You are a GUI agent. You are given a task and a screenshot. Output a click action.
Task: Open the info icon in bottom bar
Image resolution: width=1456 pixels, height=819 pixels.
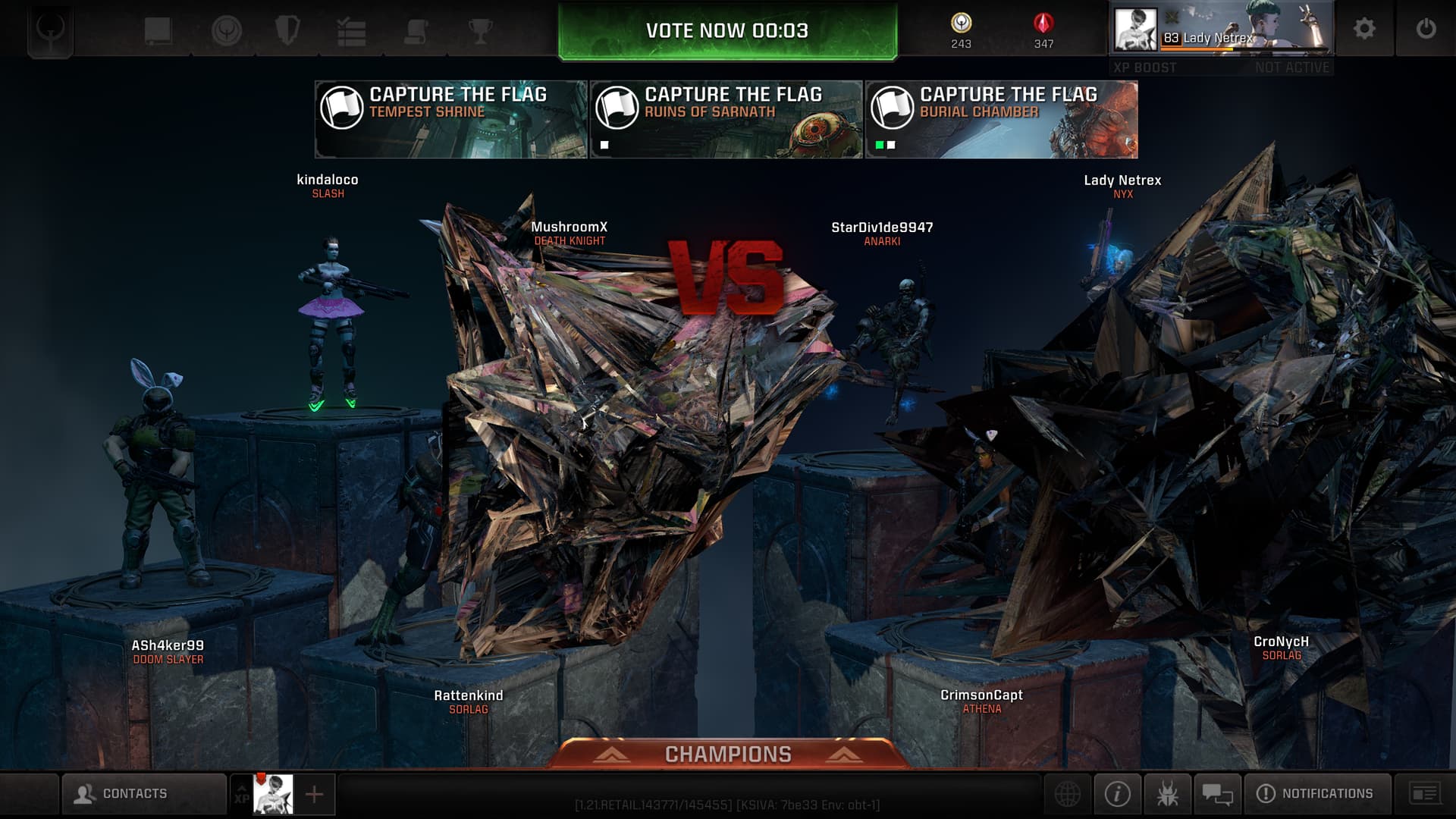coord(1117,794)
